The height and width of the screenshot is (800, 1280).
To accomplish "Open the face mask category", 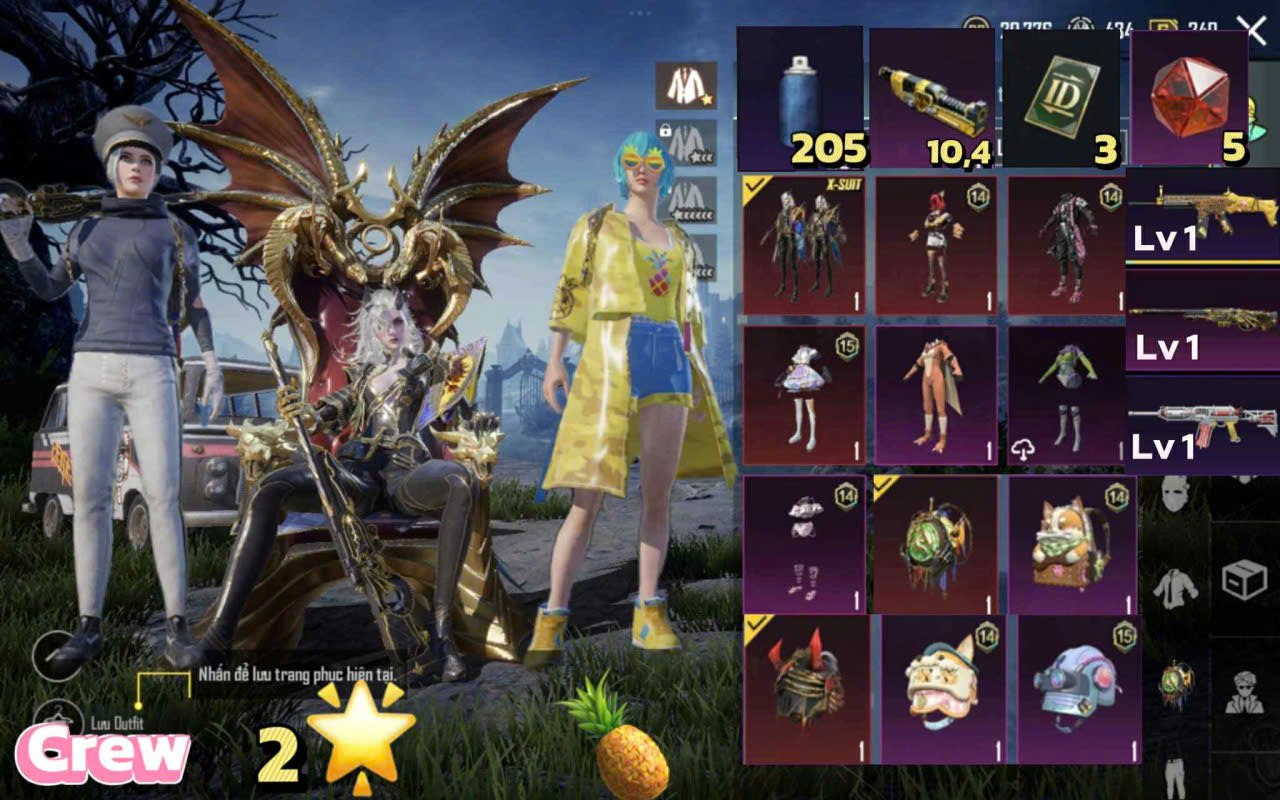I will coord(1176,494).
